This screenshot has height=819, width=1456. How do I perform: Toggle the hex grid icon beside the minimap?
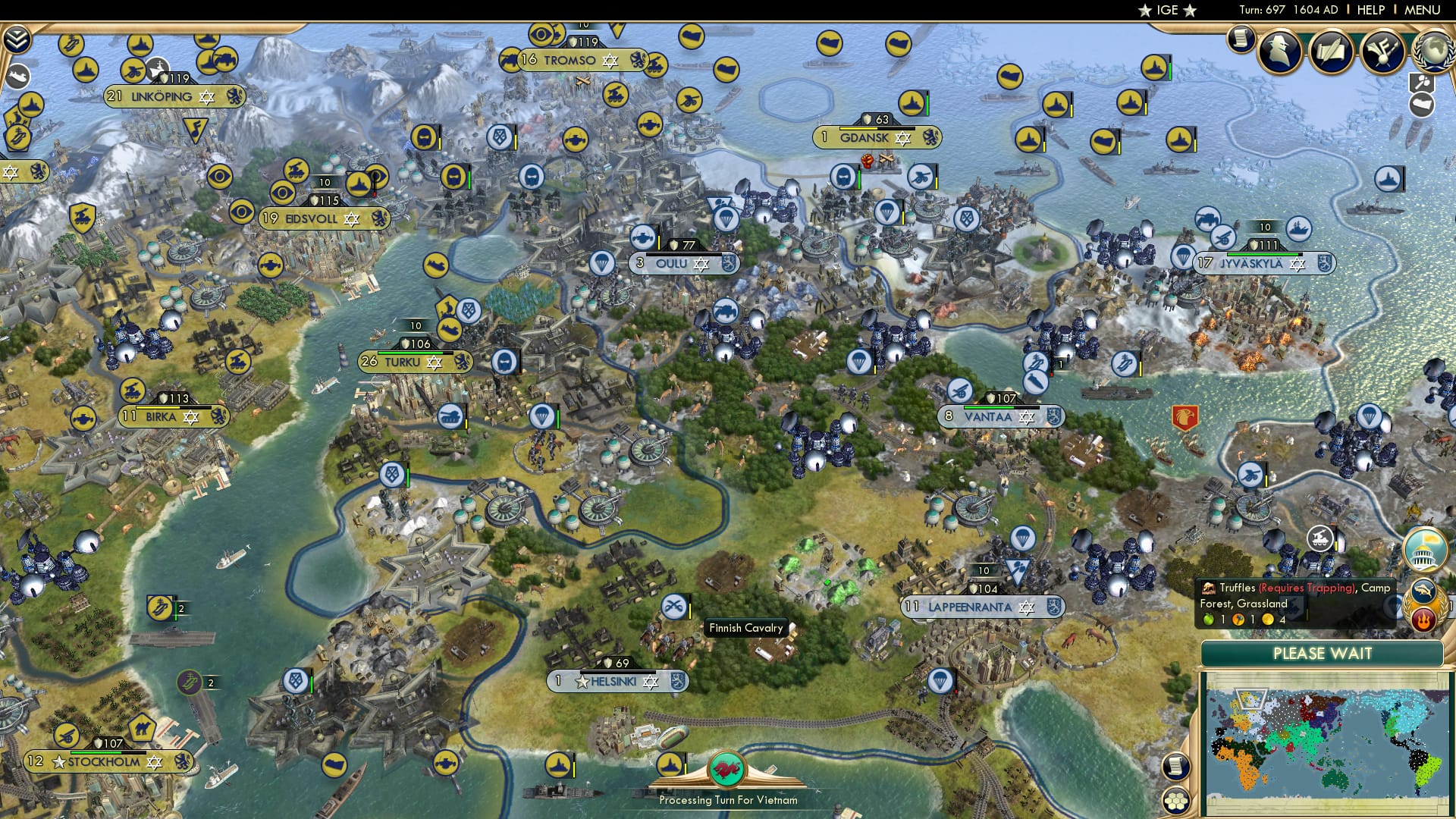click(1175, 802)
